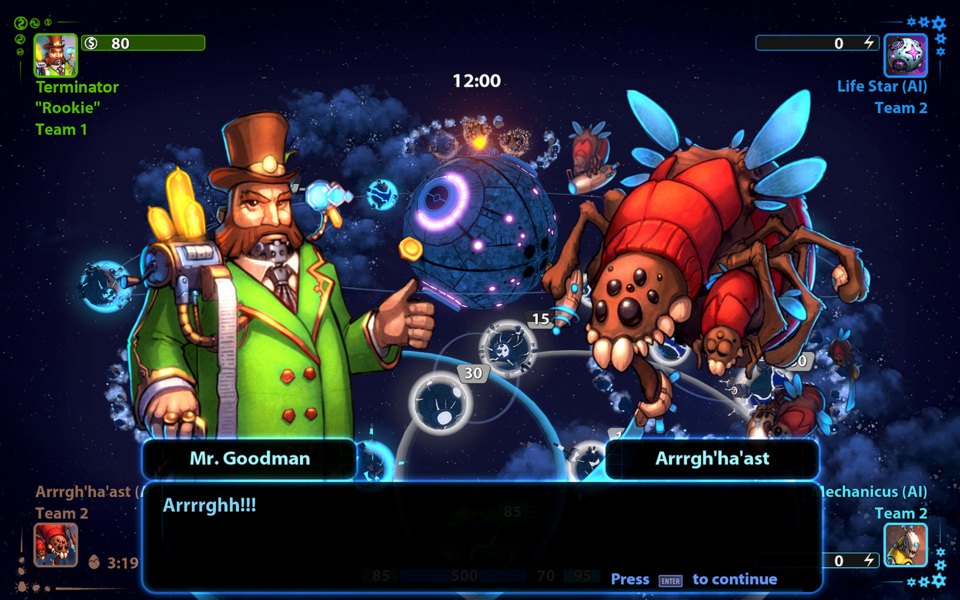Click the dialogue box reading "Arrrrghh!!!"

480,535
